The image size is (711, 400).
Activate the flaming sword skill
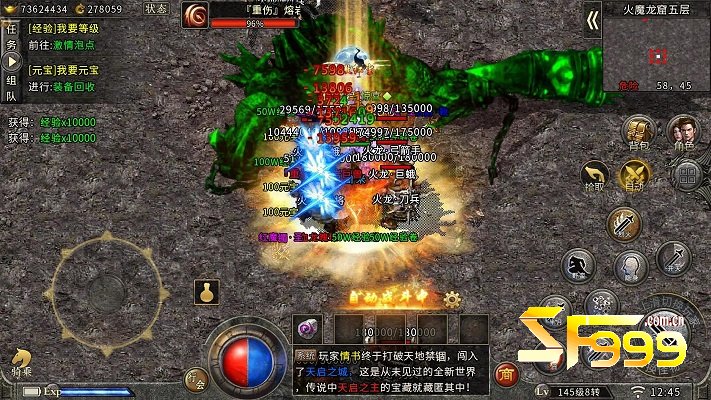coord(624,223)
